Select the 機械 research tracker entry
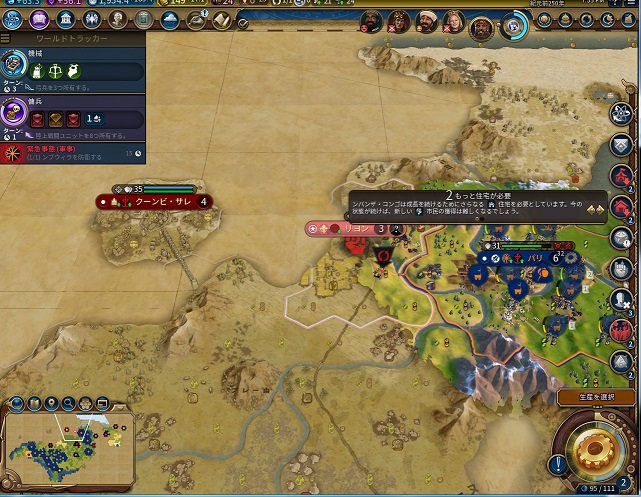 pos(72,70)
